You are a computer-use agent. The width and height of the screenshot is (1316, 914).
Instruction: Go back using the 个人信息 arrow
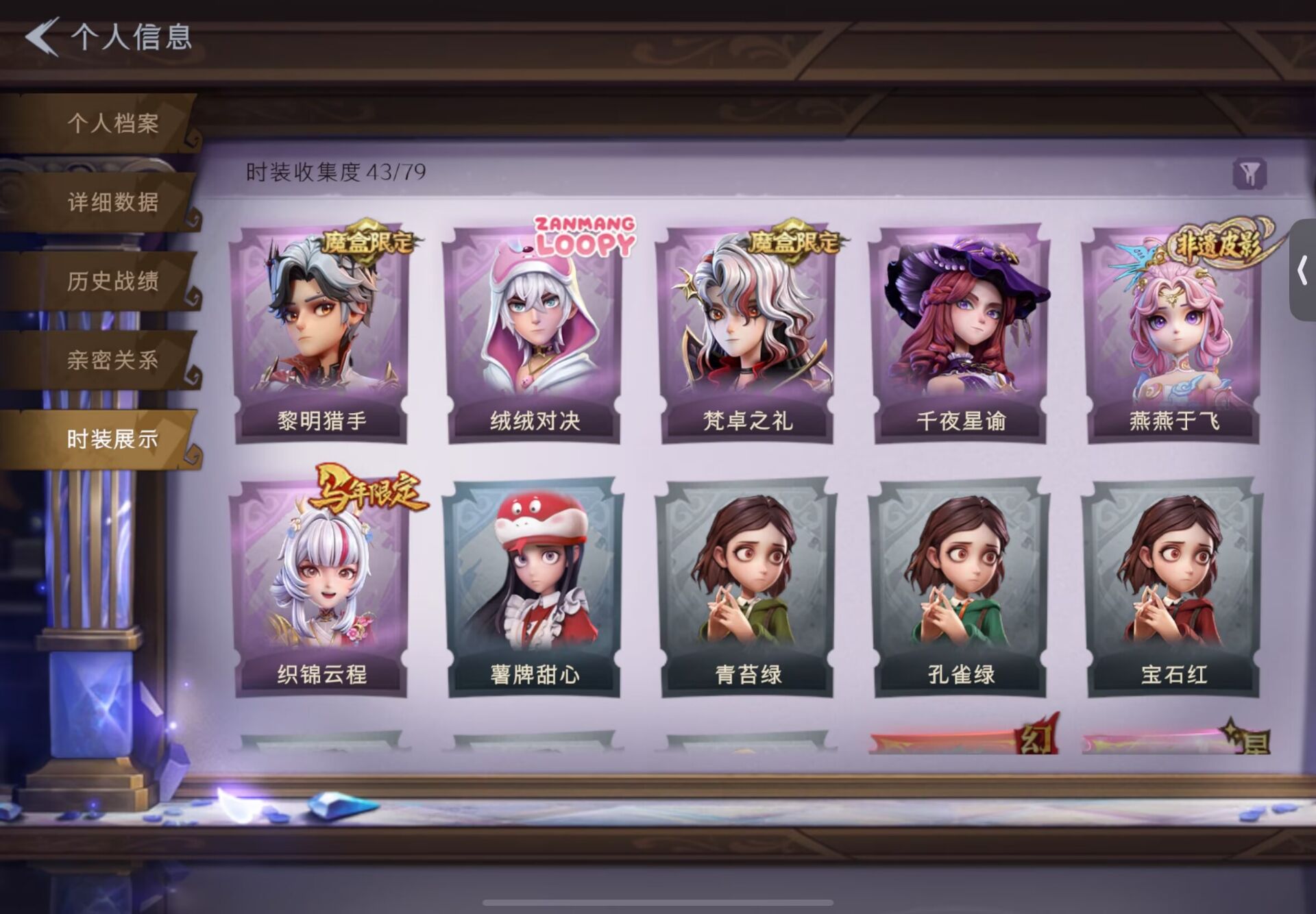[42, 36]
